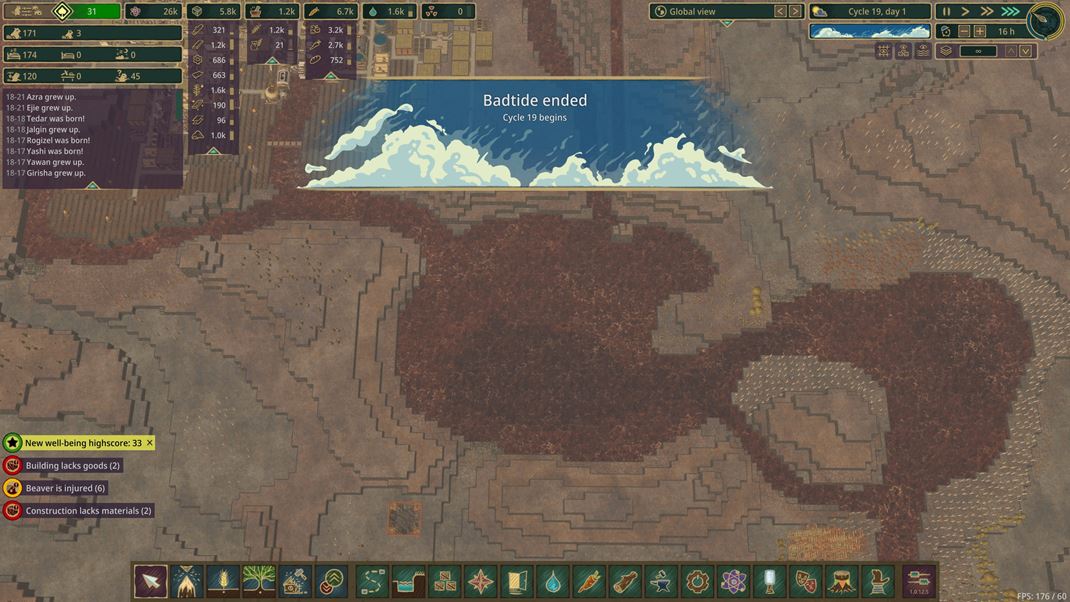Screen dimensions: 1070x602
Task: Open the carrot food building category
Action: 589,580
